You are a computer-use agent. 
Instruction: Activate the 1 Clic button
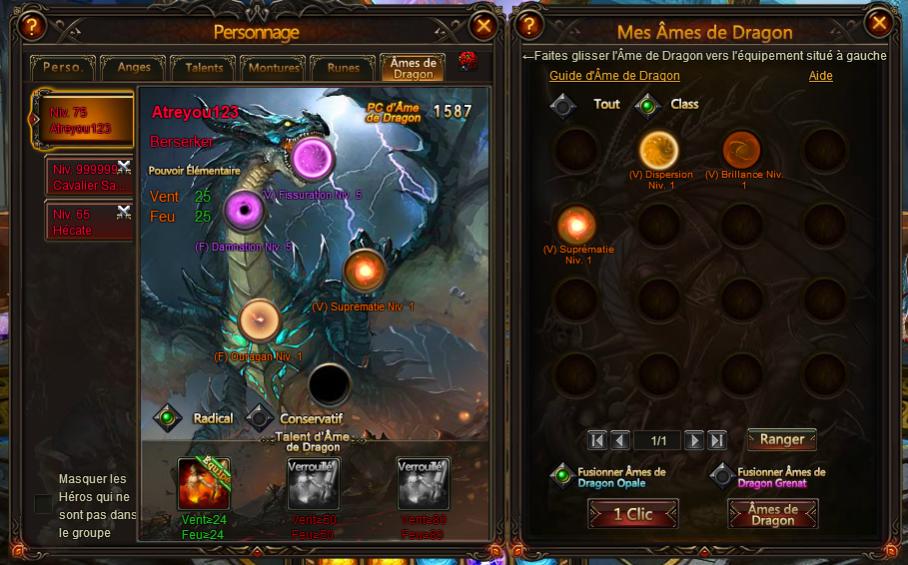point(632,514)
